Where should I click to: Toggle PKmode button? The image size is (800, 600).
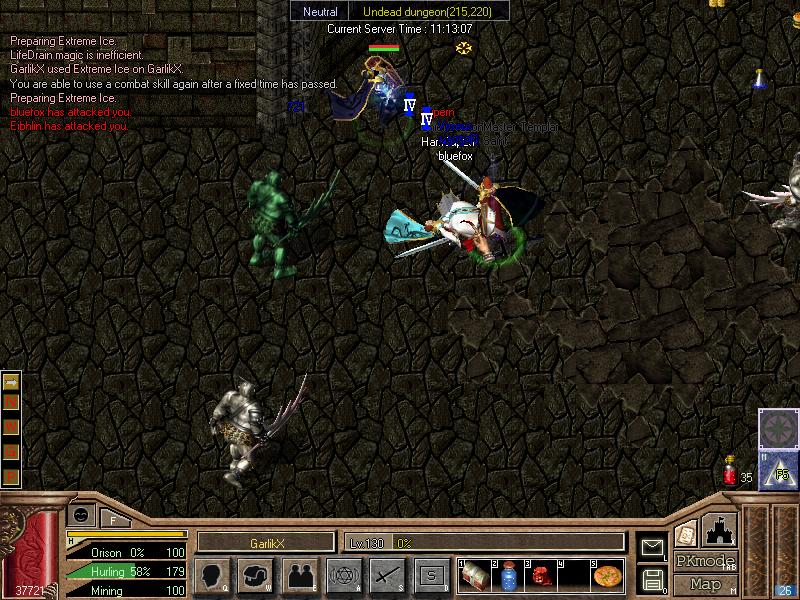coord(705,561)
